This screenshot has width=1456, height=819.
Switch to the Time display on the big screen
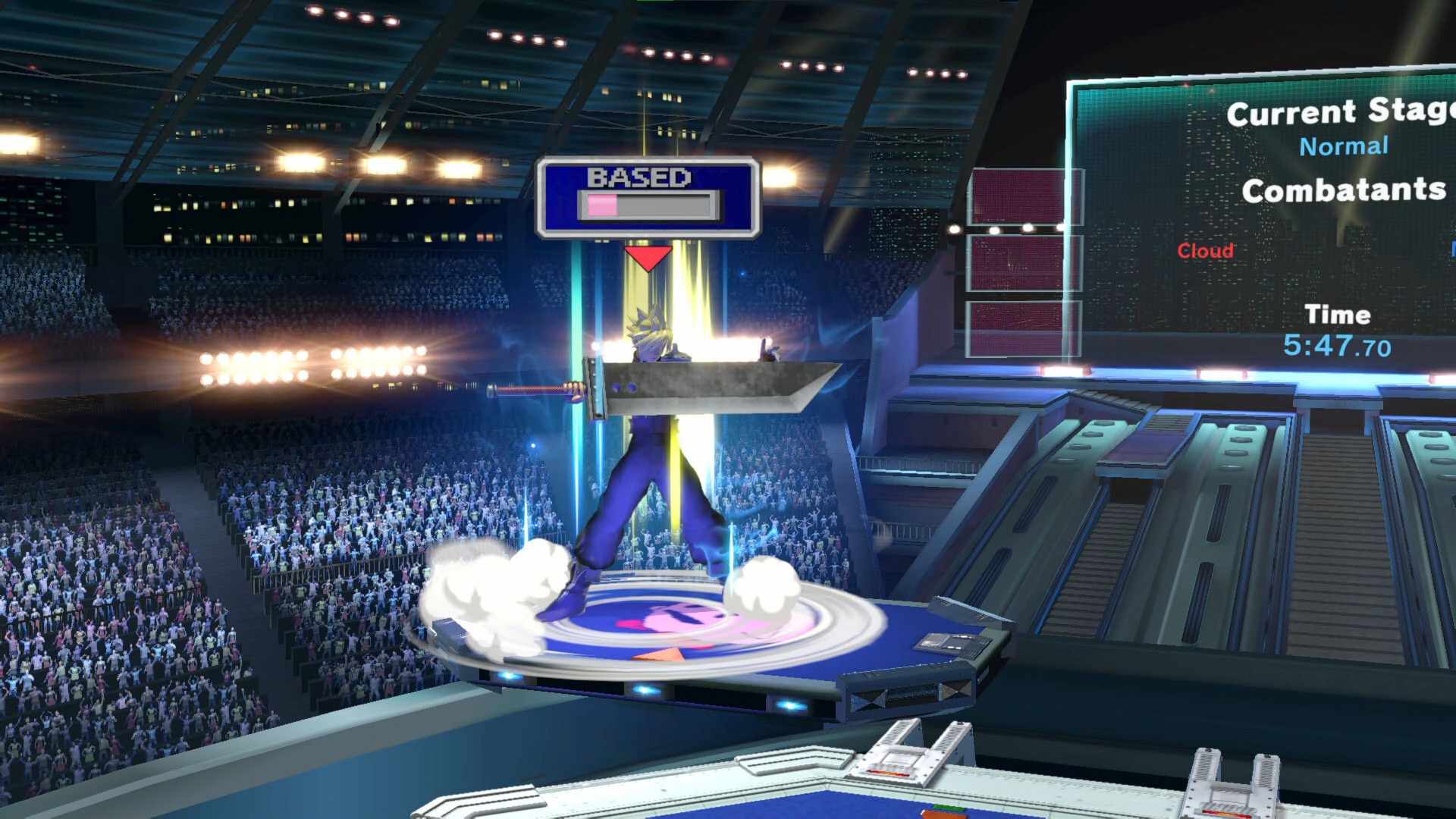1339,315
